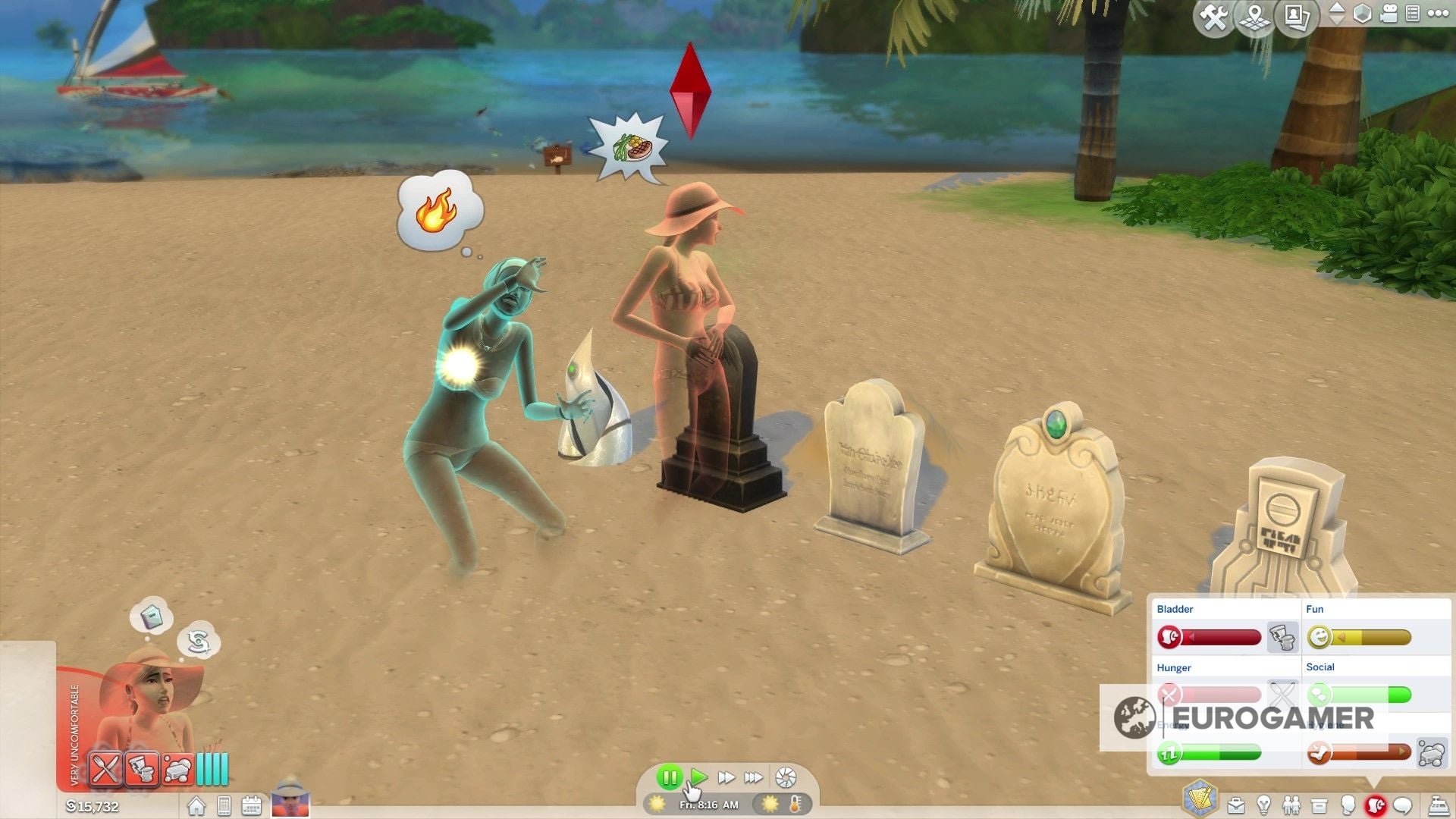The image size is (1456, 819).
Task: Expand the top-right options checklist menu
Action: (x=1412, y=14)
